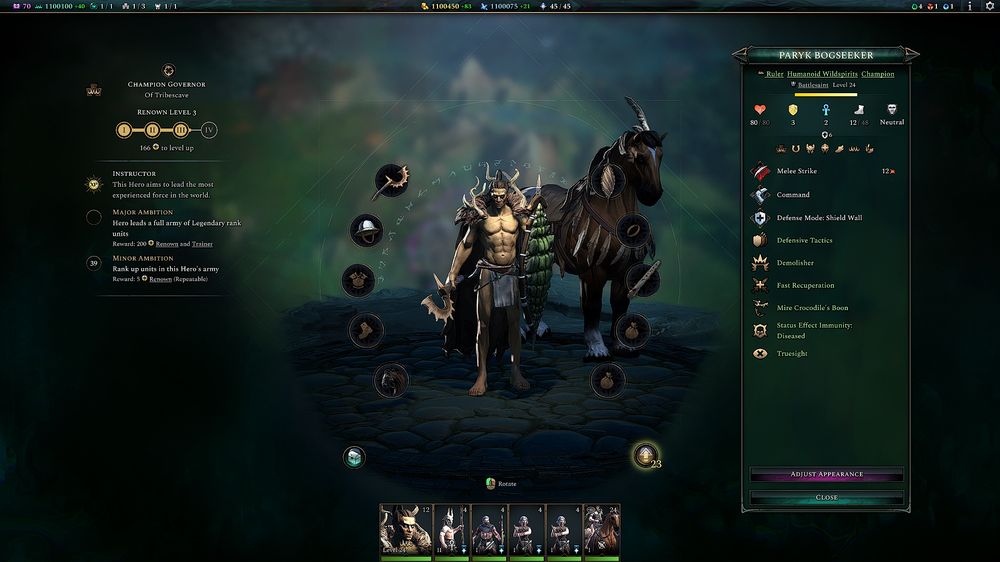Open the Battlesaint class link
This screenshot has height=562, width=1000.
812,86
